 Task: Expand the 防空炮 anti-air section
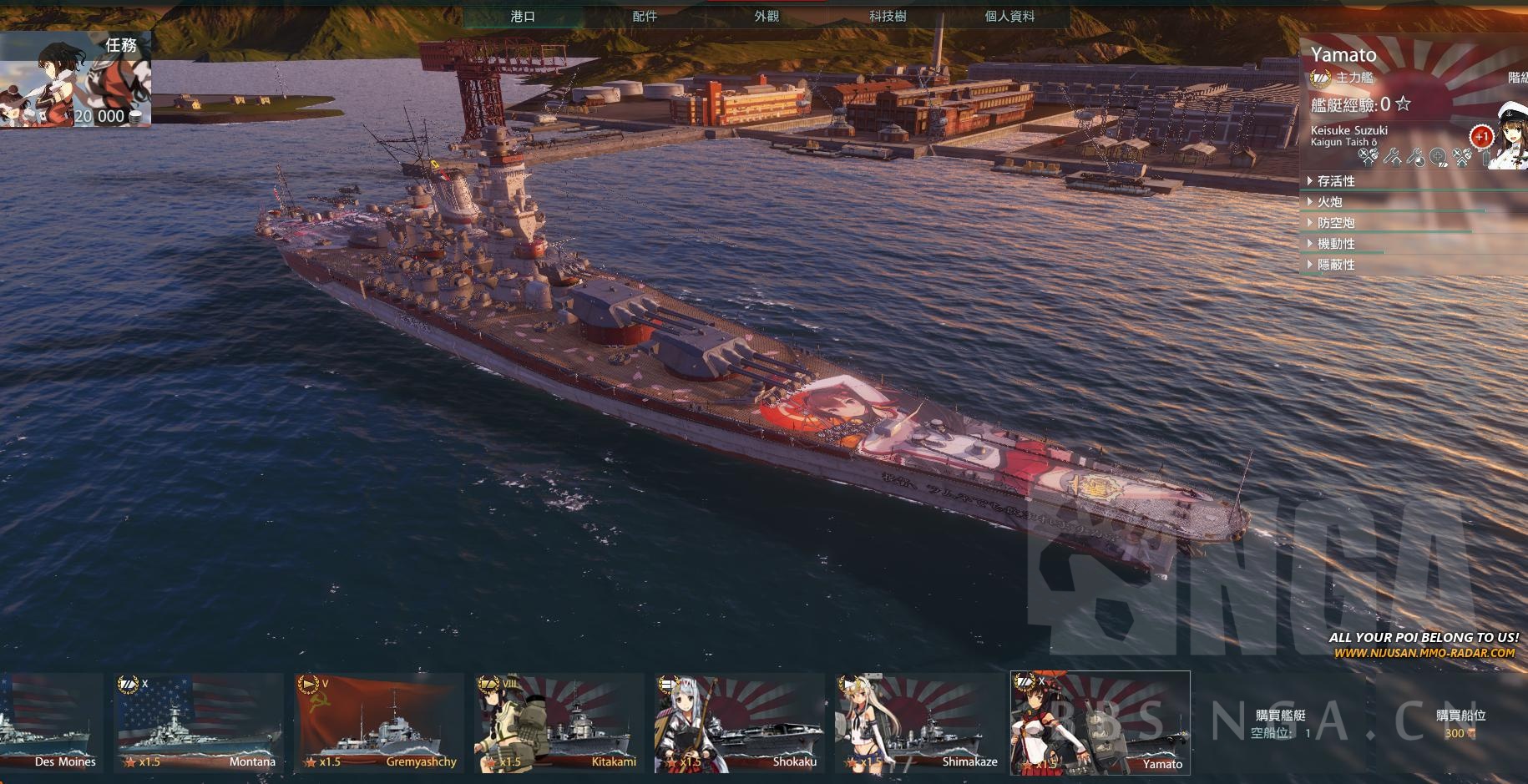click(1336, 223)
